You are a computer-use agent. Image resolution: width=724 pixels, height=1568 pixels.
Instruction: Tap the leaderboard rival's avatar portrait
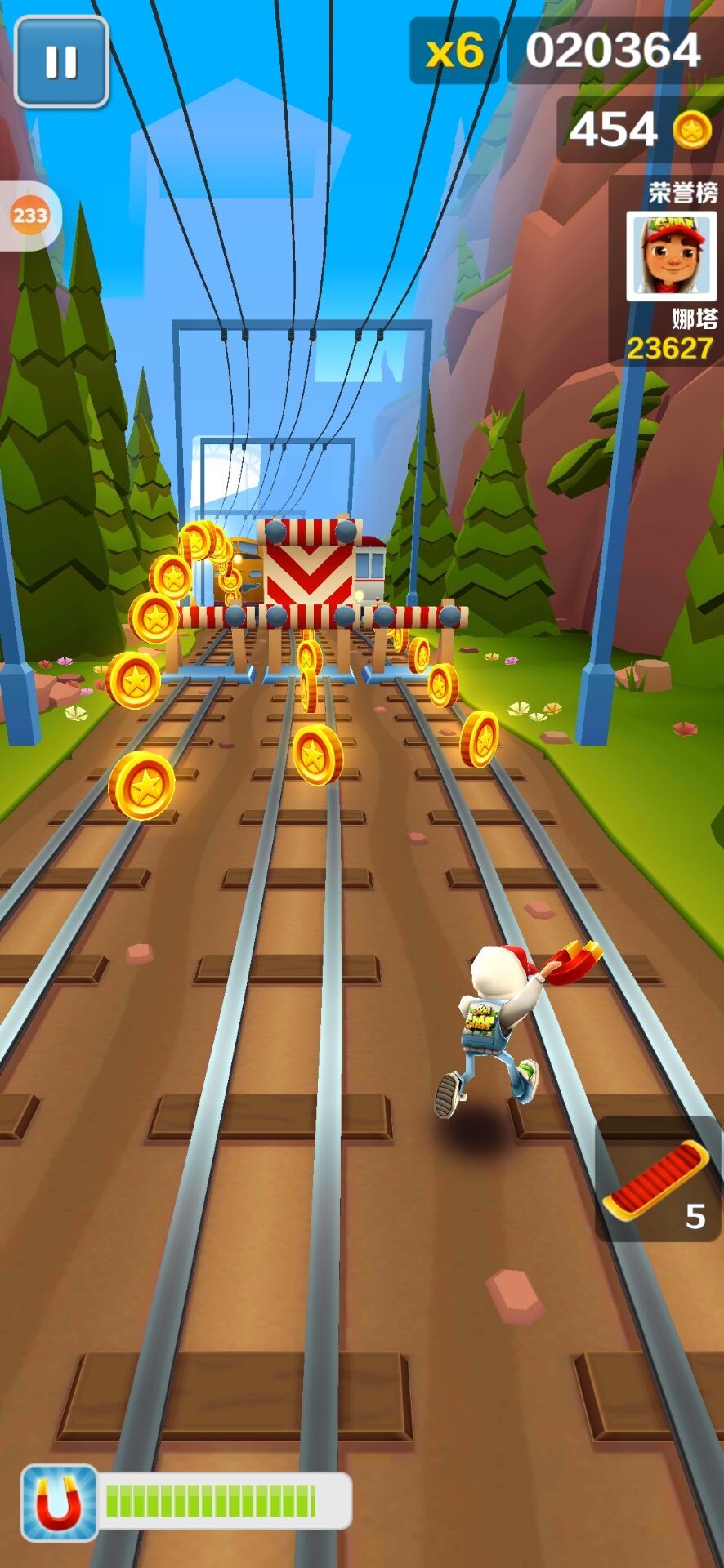[670, 256]
